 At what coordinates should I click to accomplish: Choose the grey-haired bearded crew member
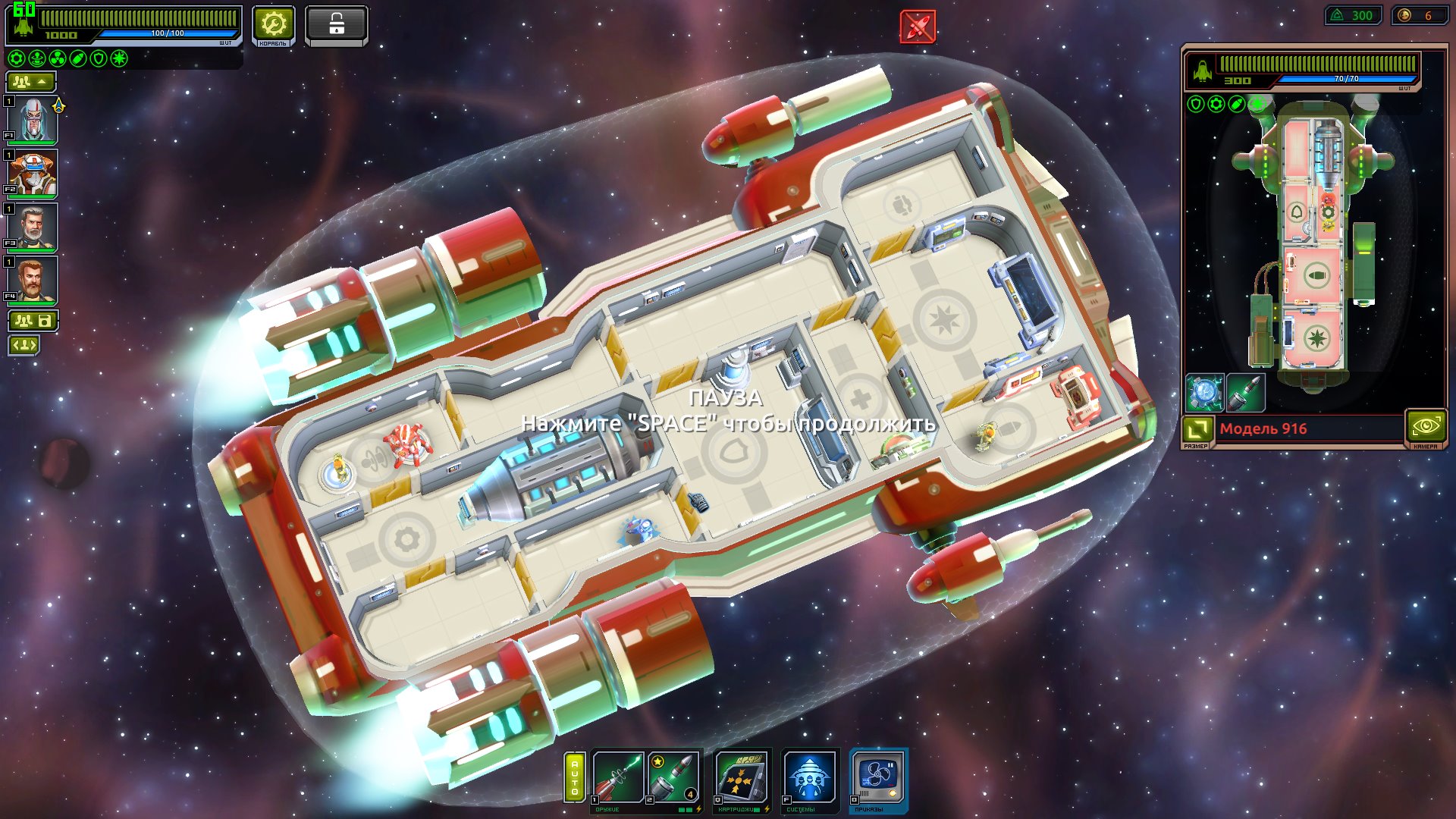33,226
